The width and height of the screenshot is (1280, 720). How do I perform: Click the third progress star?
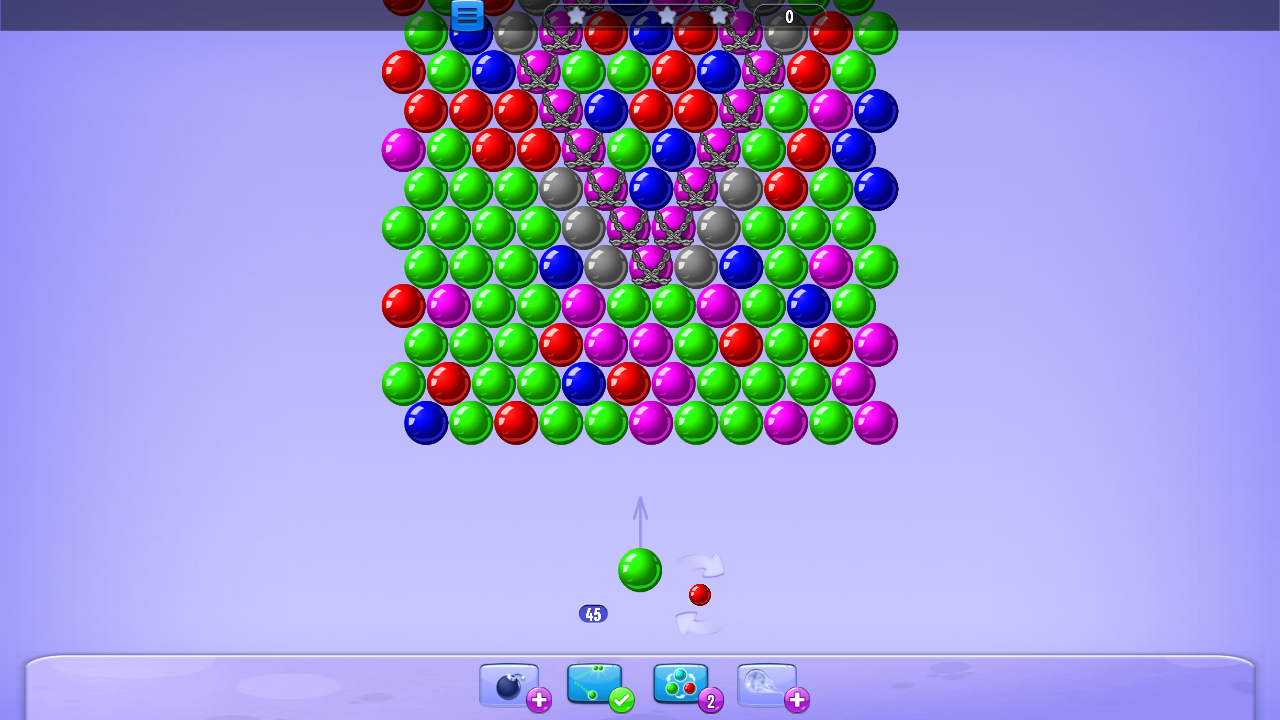click(x=720, y=16)
